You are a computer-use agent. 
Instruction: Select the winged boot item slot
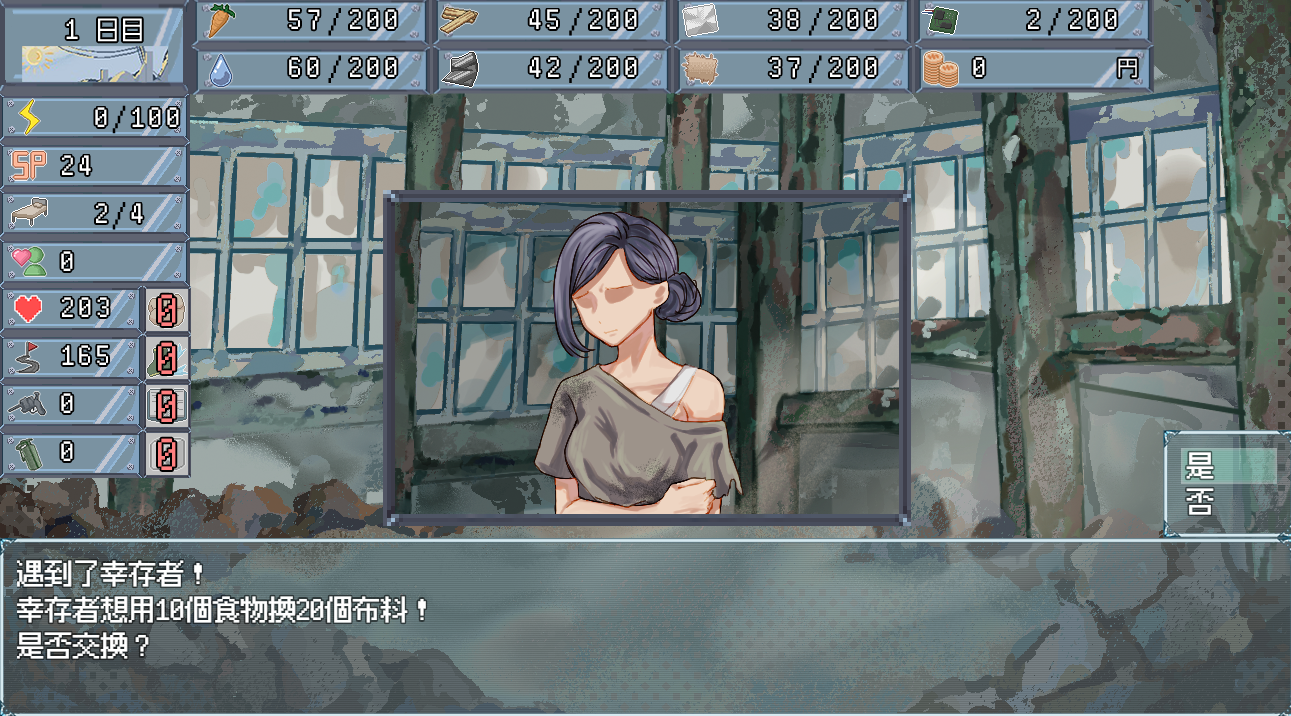coord(167,358)
